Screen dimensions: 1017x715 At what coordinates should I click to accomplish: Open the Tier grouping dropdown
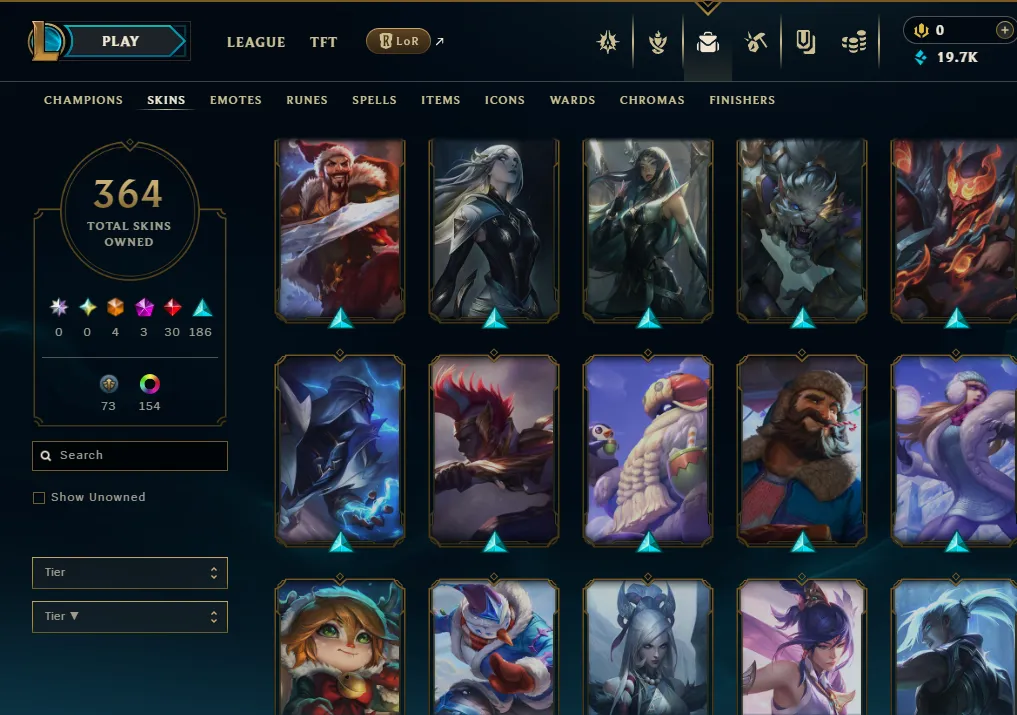tap(129, 573)
